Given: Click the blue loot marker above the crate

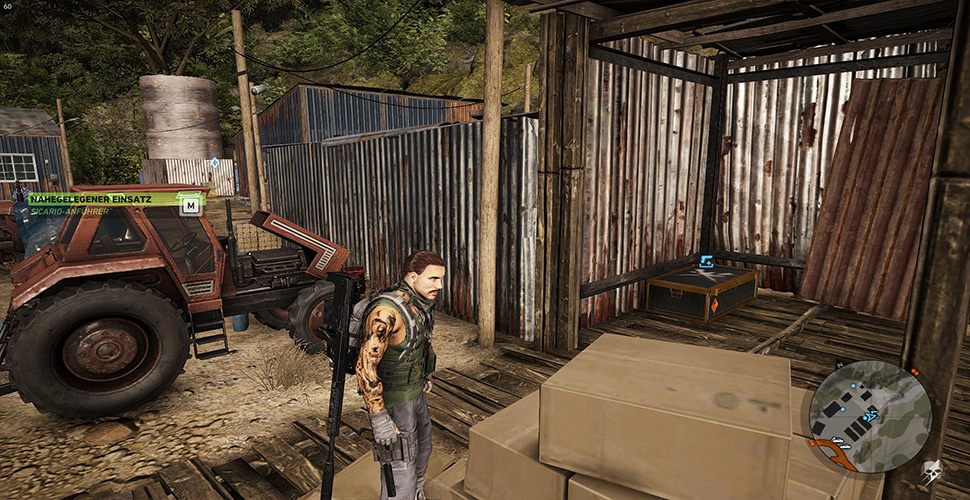Looking at the screenshot, I should [x=707, y=262].
